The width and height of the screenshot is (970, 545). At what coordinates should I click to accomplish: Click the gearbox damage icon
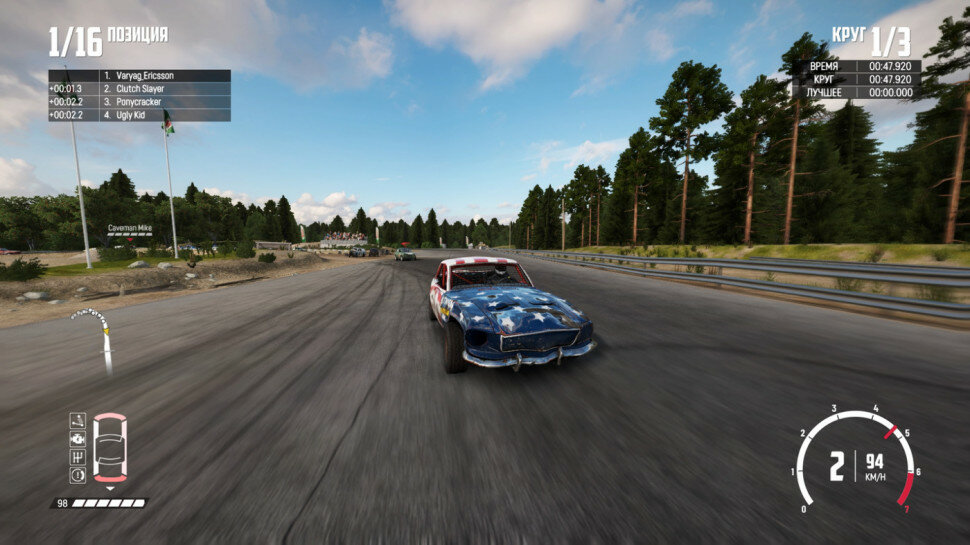click(x=77, y=456)
